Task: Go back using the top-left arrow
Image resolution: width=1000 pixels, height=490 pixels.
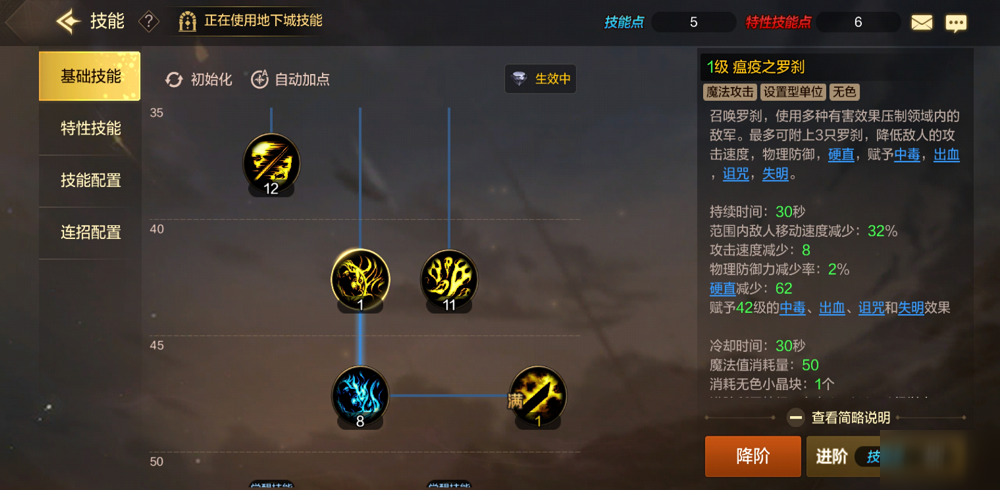Action: click(67, 21)
